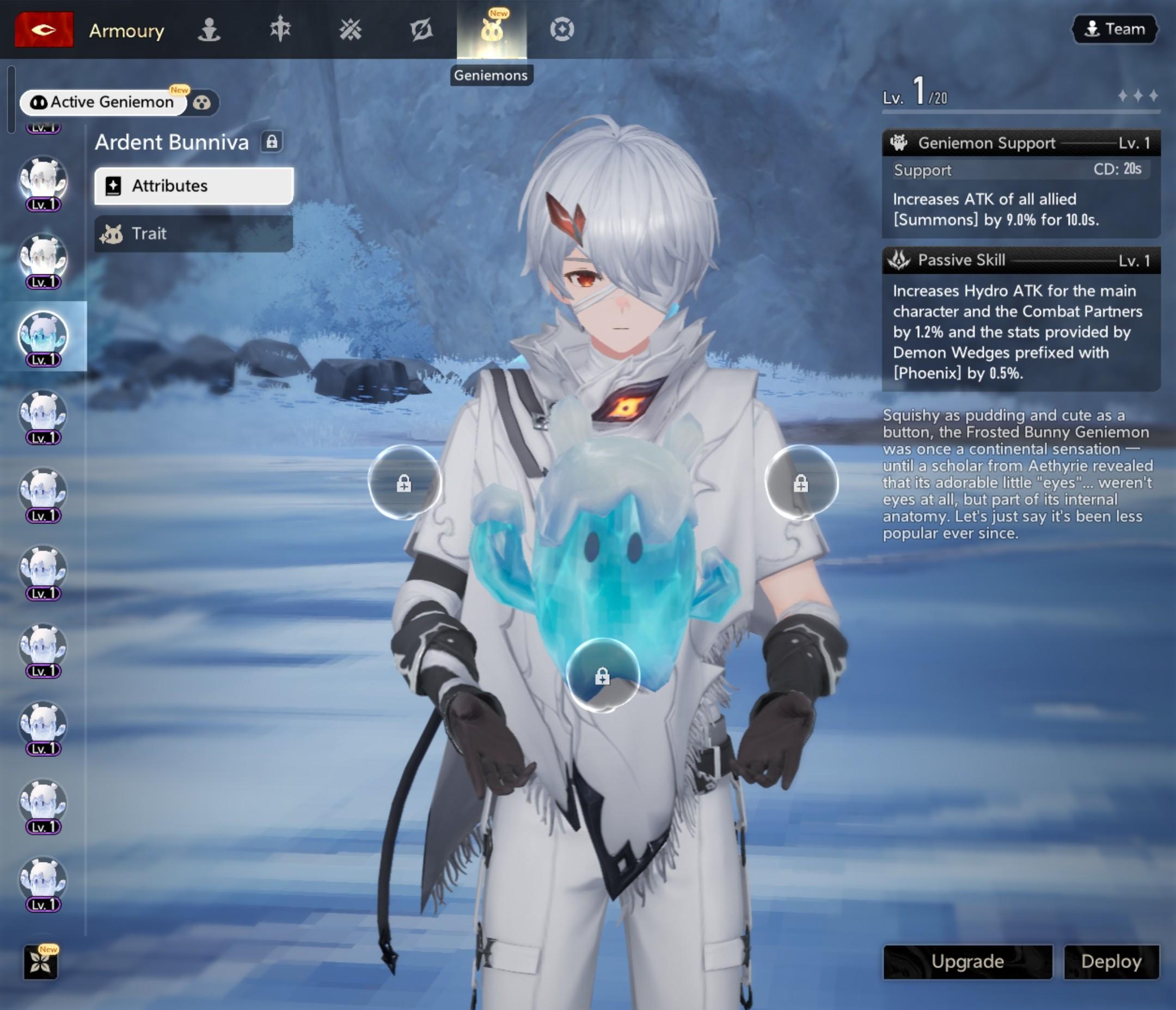This screenshot has height=1010, width=1176.
Task: Deploy Ardent Bunniva
Action: tap(1111, 961)
